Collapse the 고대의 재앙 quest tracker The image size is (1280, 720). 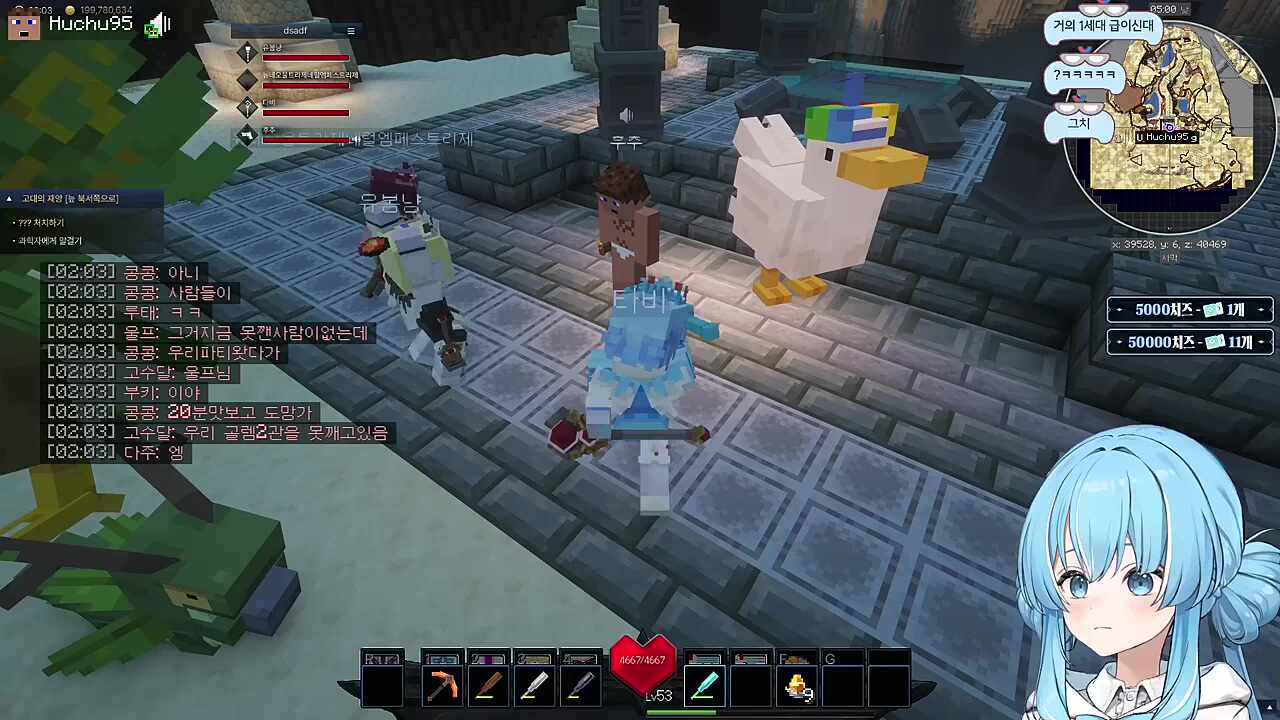pyautogui.click(x=9, y=199)
